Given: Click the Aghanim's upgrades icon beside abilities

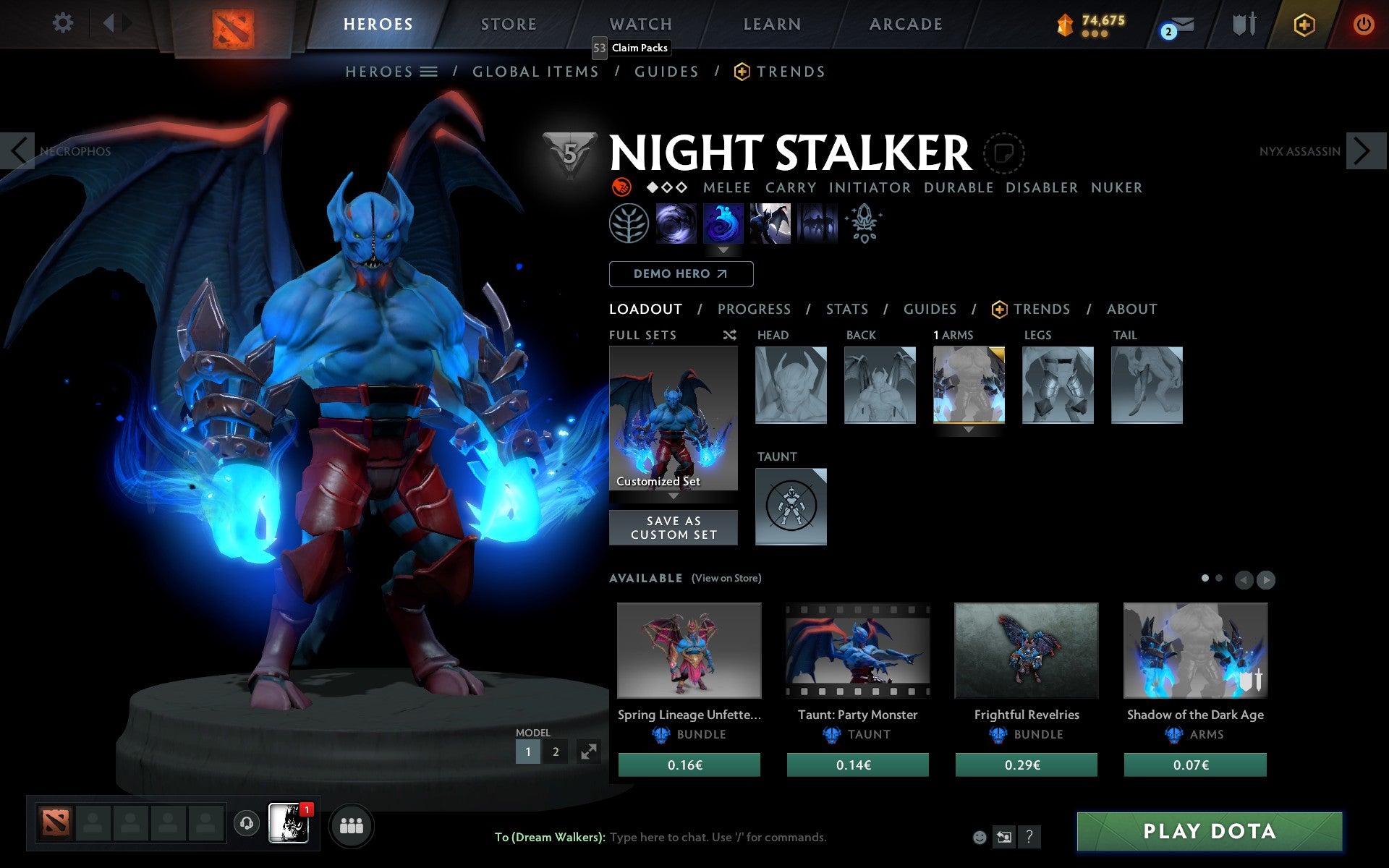Looking at the screenshot, I should coord(865,224).
